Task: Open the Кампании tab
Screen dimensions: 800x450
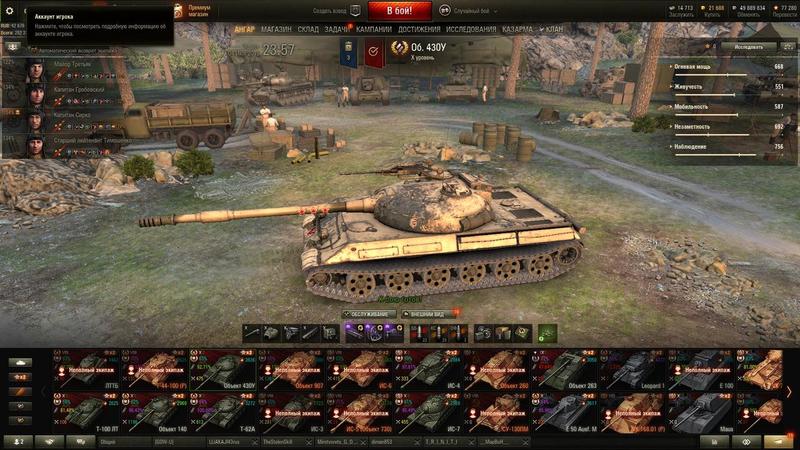Action: (x=373, y=30)
